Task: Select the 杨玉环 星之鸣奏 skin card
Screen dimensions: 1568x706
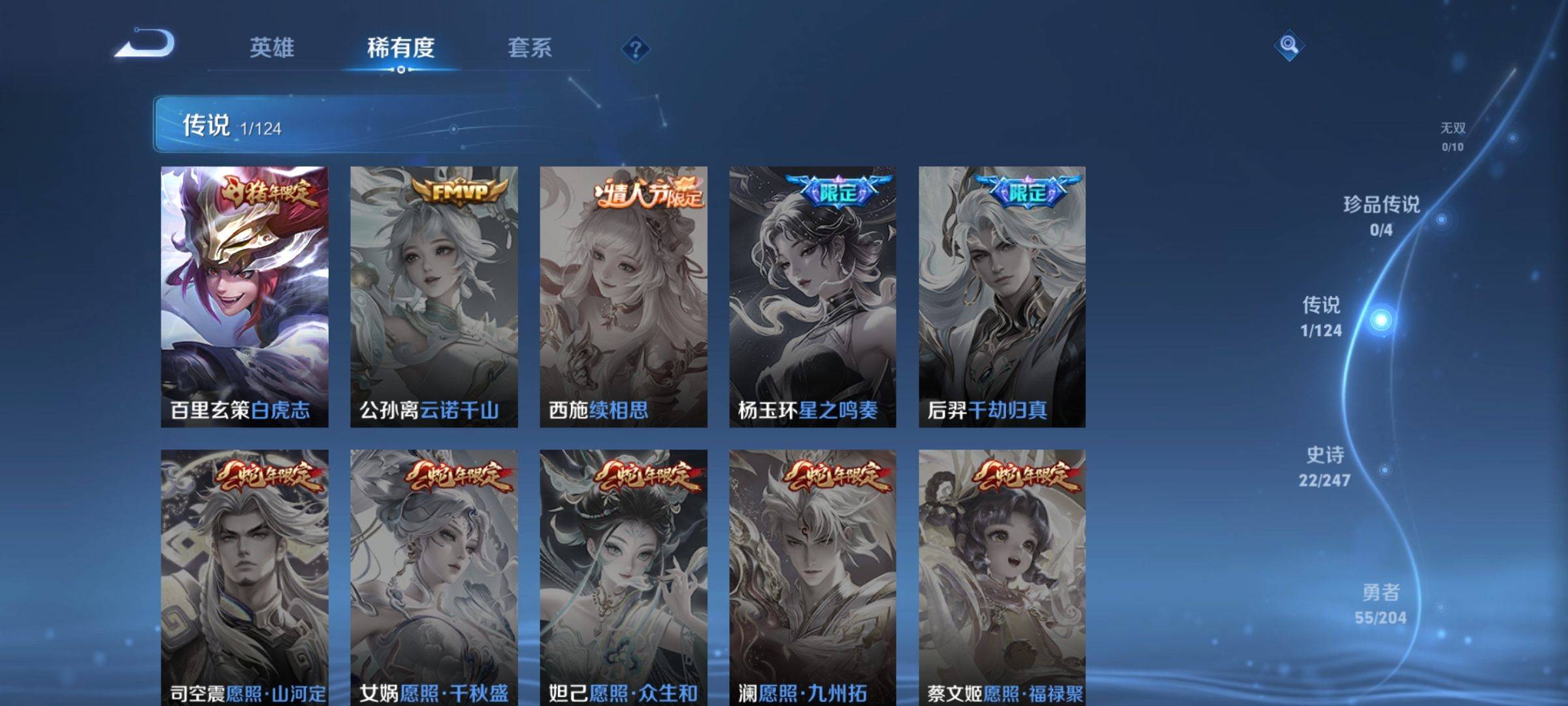Action: pyautogui.click(x=813, y=297)
